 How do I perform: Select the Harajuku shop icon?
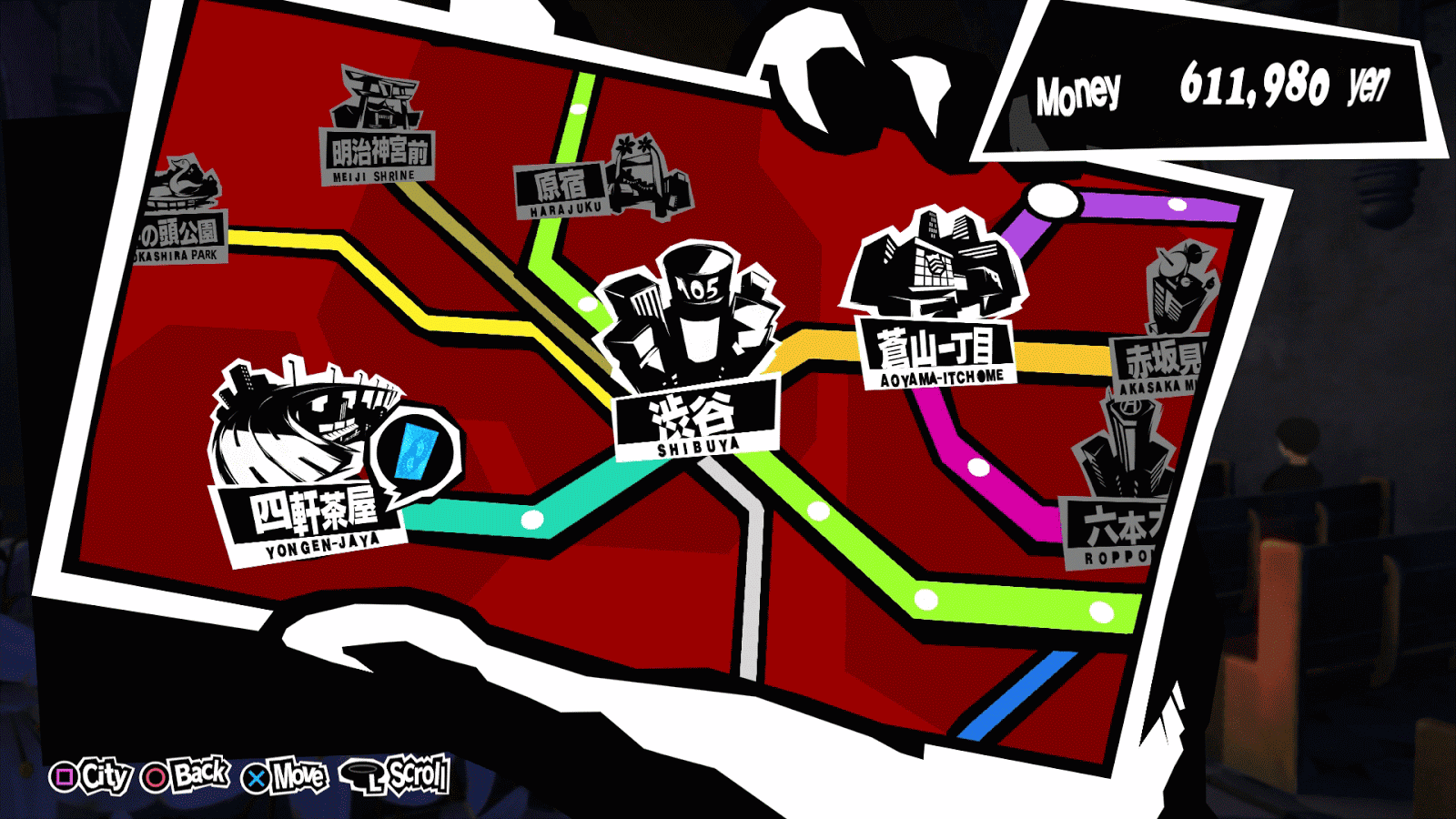640,178
